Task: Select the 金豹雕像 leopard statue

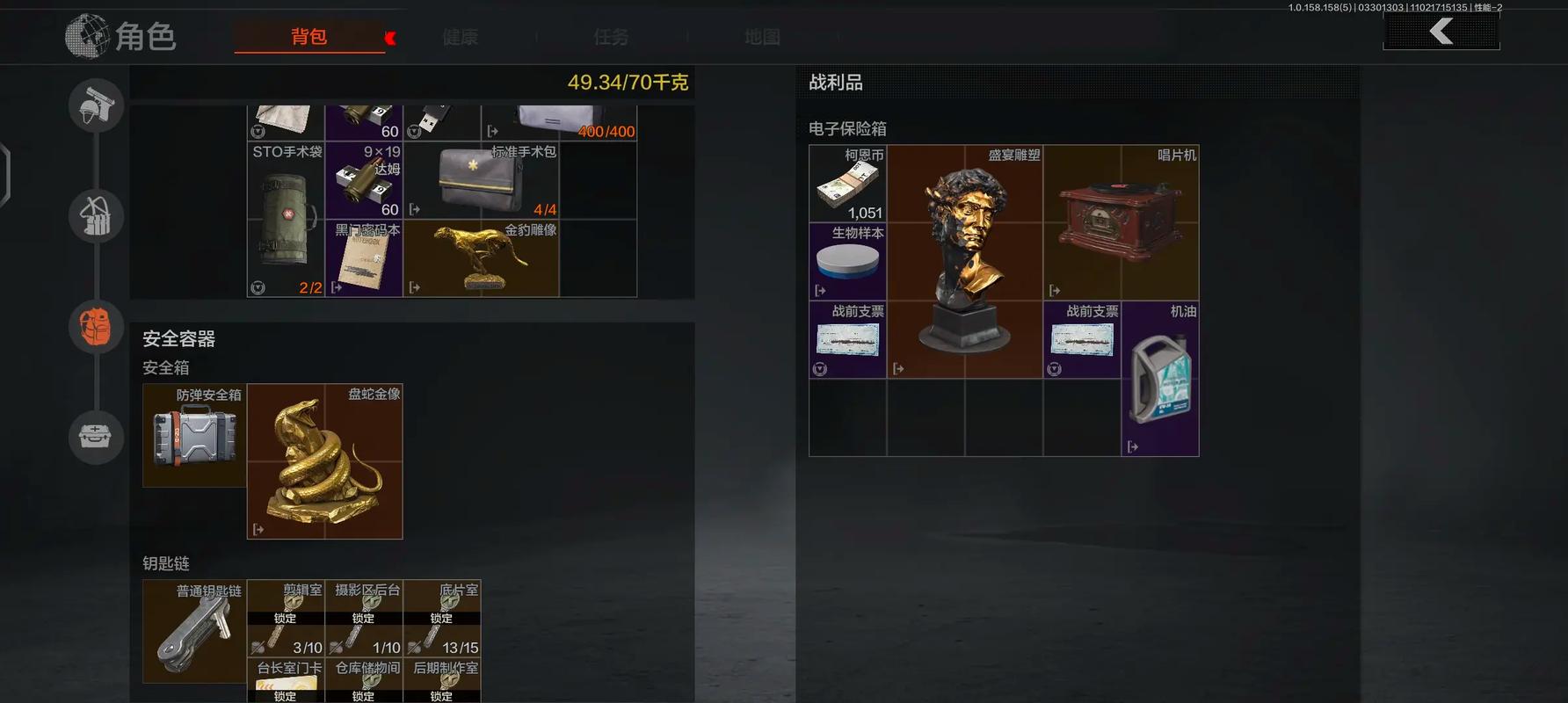Action: pos(481,258)
